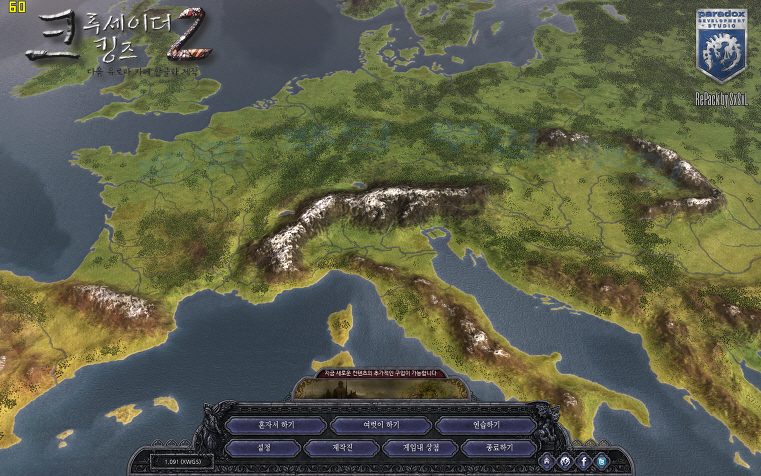
Task: Launch the tutorial with 연습하기
Action: tap(487, 424)
